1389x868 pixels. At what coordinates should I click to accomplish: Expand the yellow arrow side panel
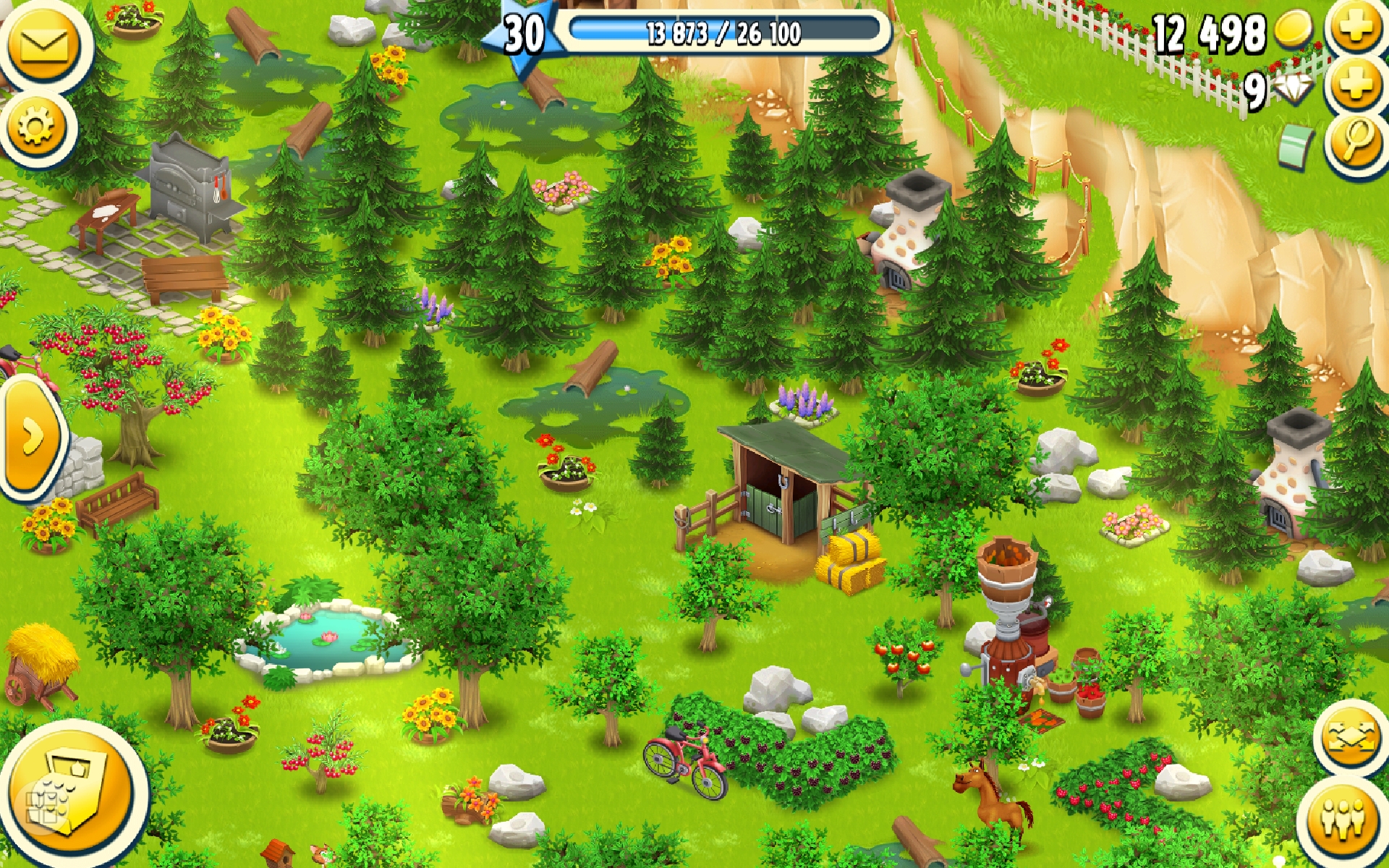pyautogui.click(x=30, y=437)
